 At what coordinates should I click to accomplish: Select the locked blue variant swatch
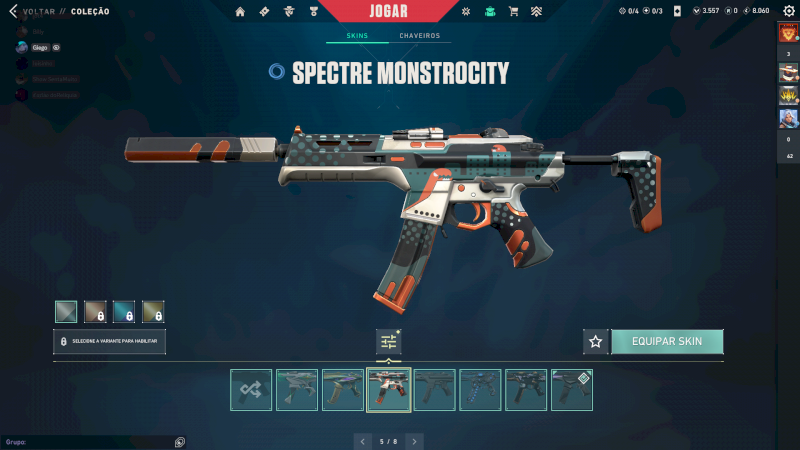(x=124, y=311)
